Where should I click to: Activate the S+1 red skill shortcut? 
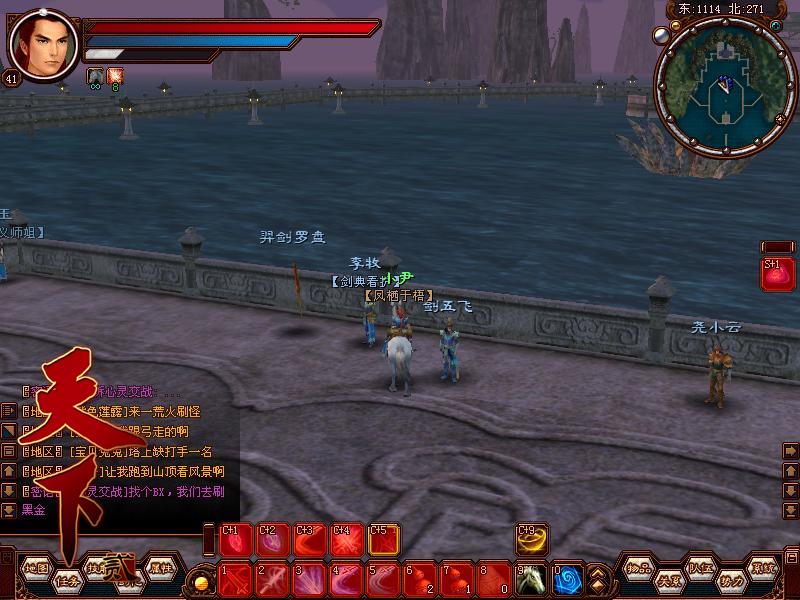(x=776, y=275)
